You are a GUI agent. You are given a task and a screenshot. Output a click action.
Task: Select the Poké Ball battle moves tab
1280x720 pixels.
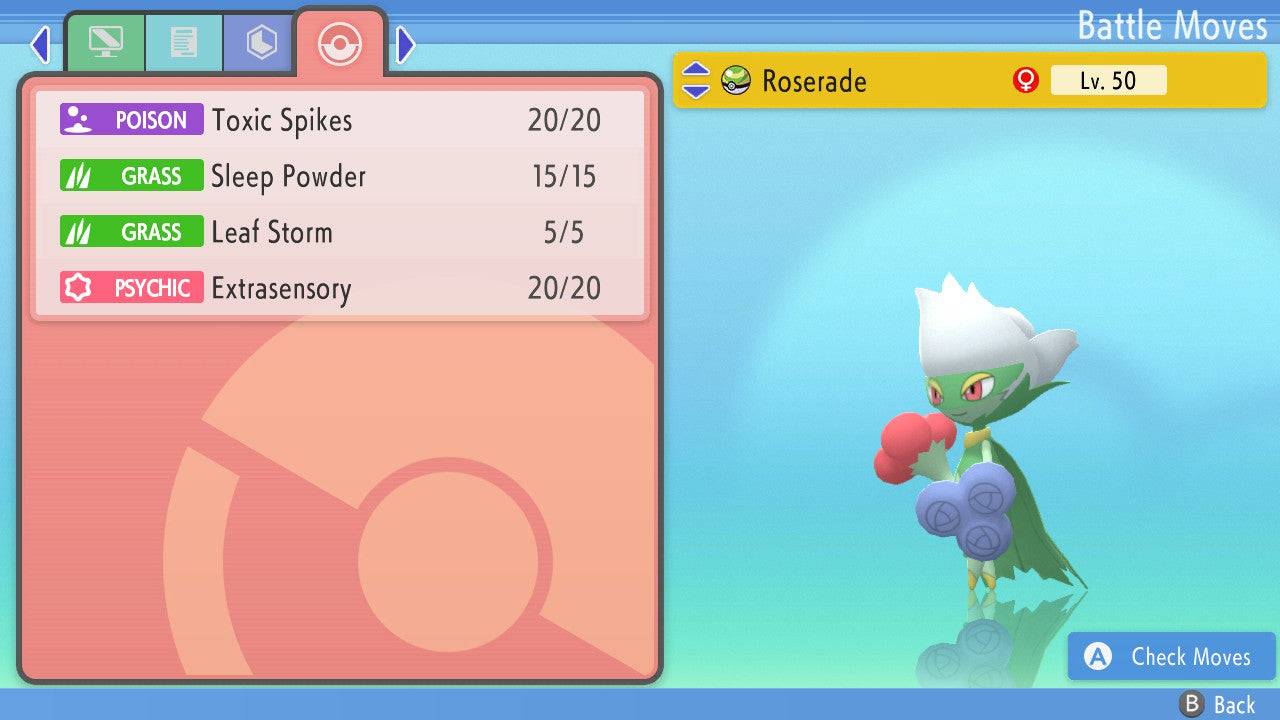[340, 44]
